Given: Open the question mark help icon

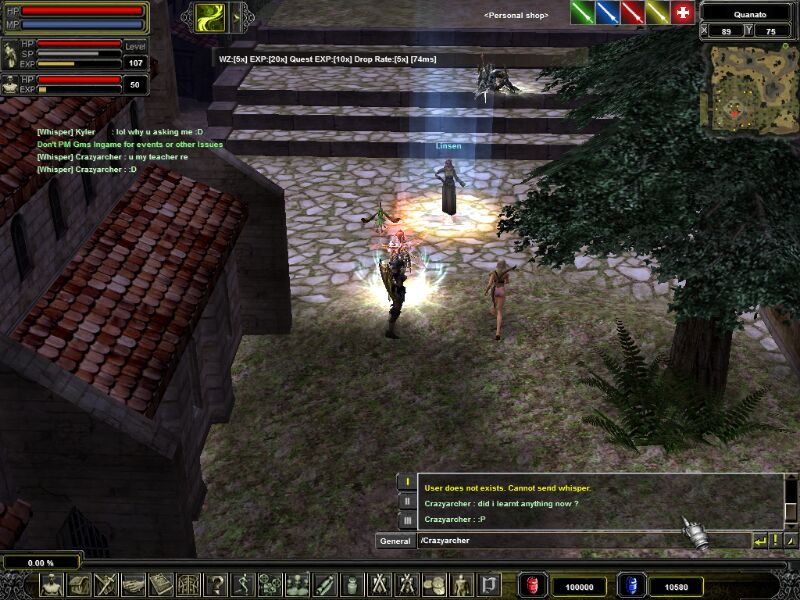Looking at the screenshot, I should pyautogui.click(x=216, y=584).
